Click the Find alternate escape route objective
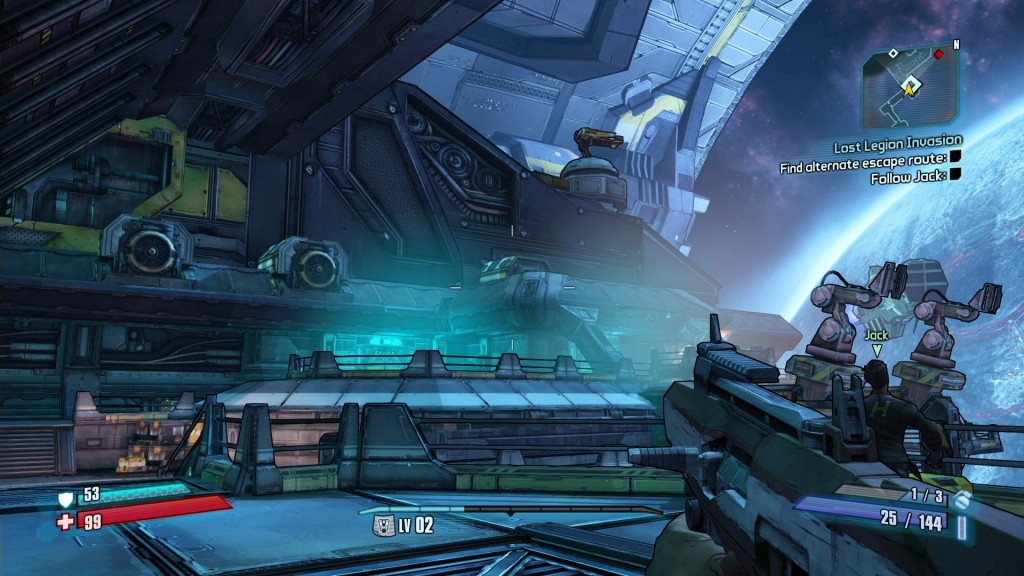 (862, 159)
